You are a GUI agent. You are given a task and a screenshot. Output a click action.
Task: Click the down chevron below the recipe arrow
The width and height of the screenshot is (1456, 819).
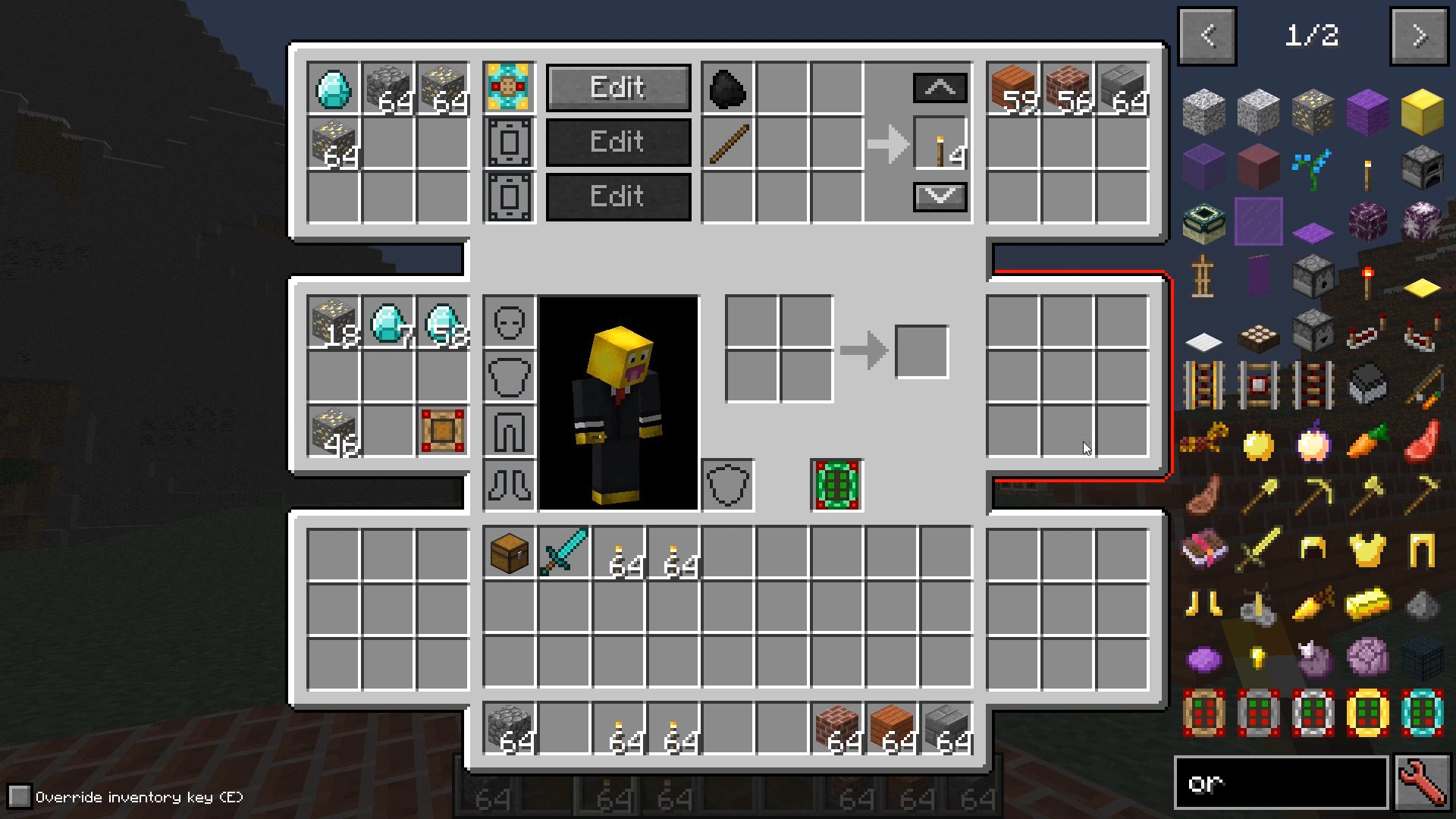[940, 196]
